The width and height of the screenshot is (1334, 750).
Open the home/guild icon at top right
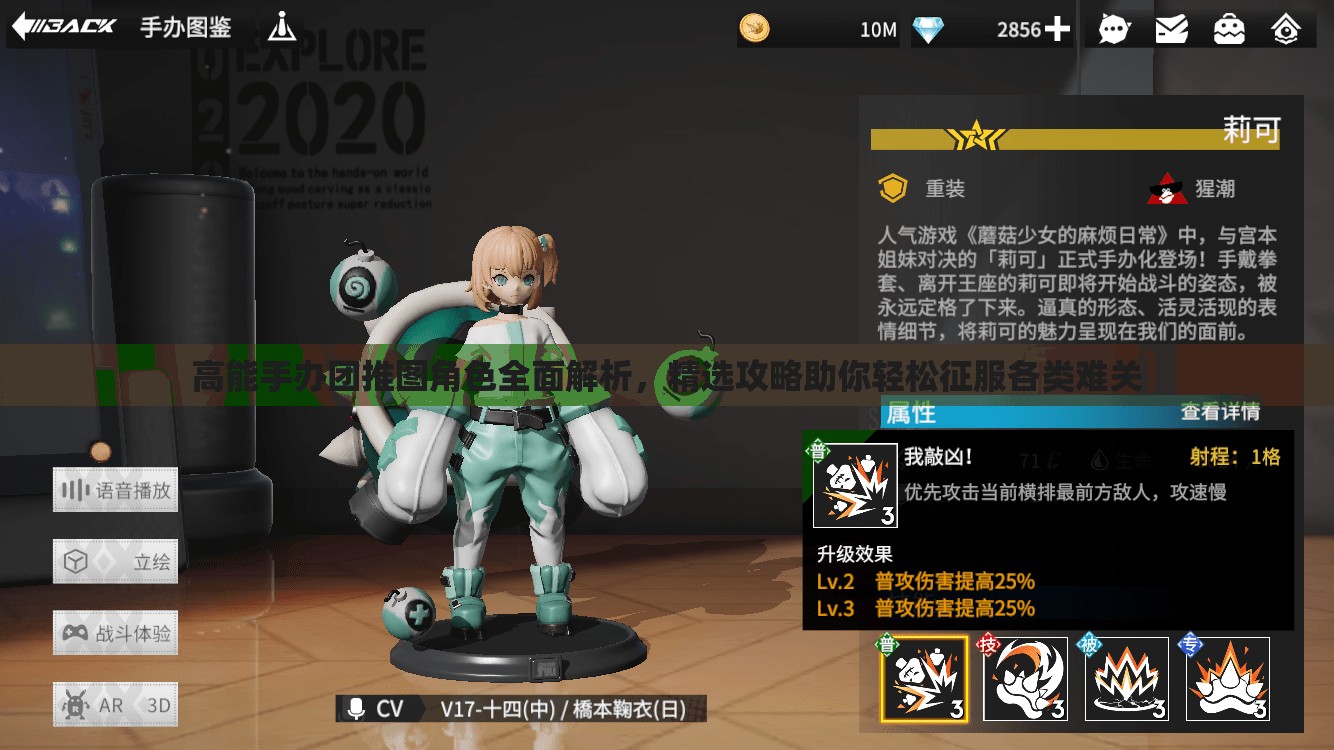[1286, 29]
